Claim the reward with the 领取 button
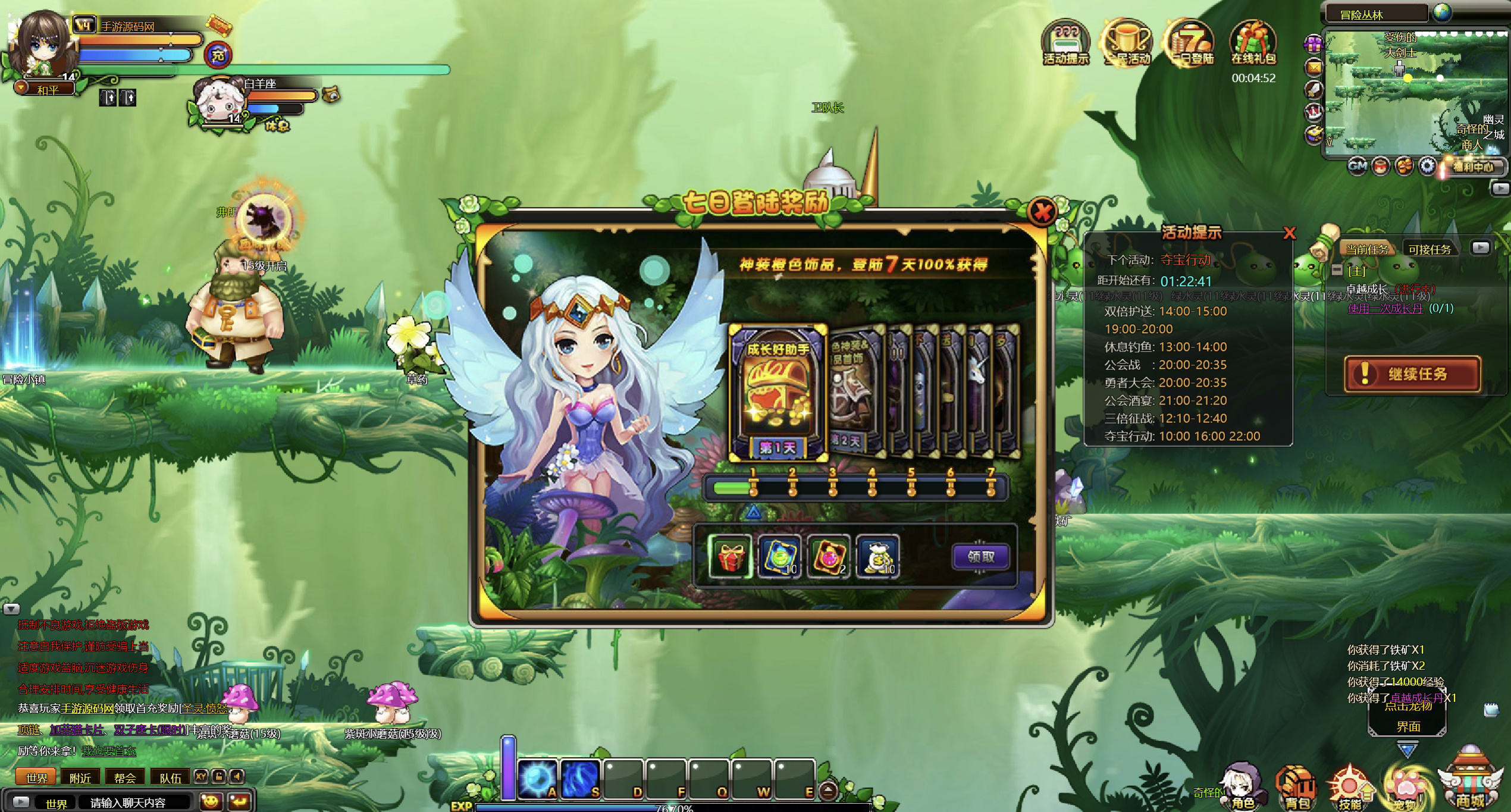The image size is (1511, 812). point(980,557)
